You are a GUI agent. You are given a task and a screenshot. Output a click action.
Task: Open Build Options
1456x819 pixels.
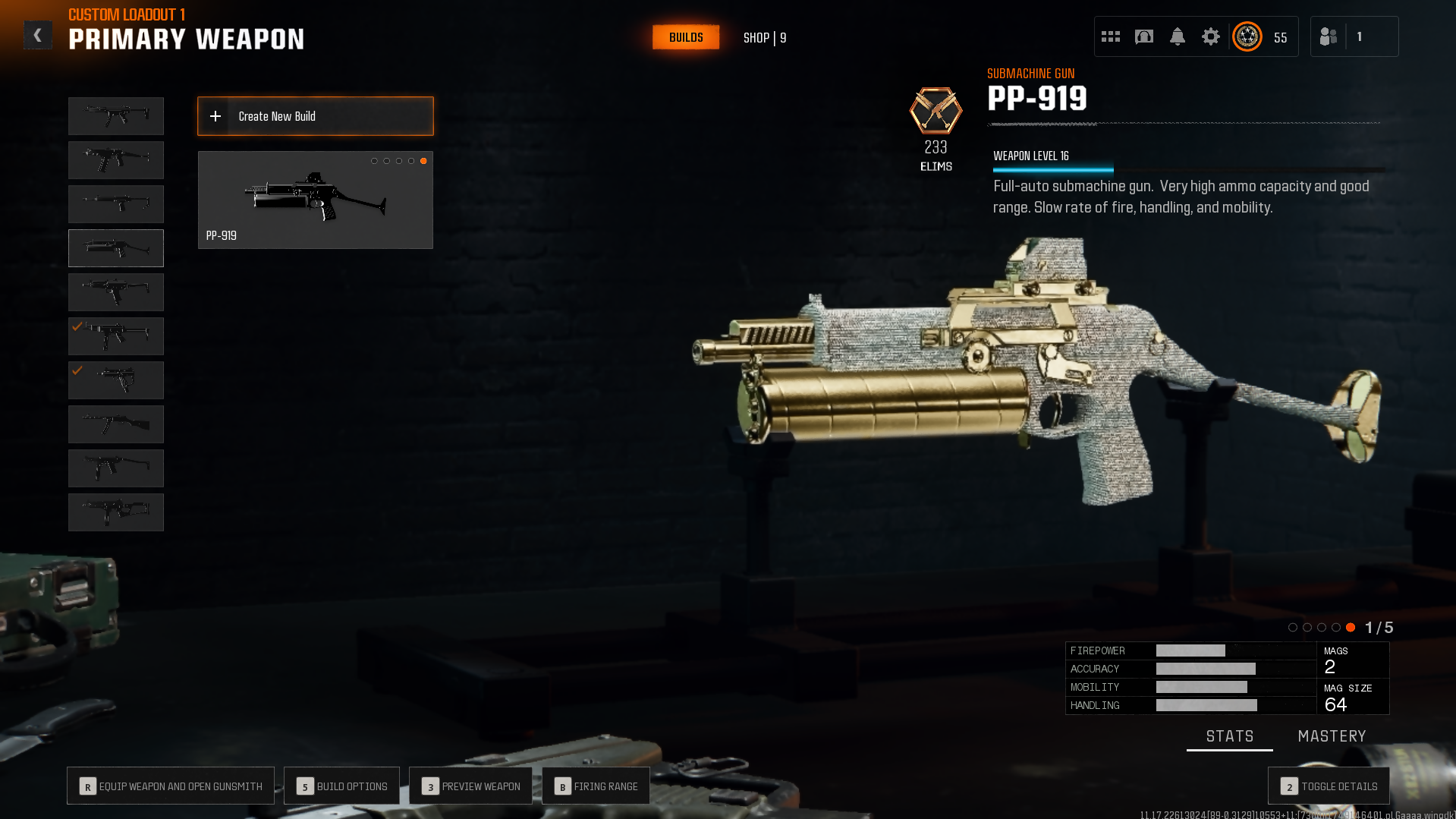342,786
